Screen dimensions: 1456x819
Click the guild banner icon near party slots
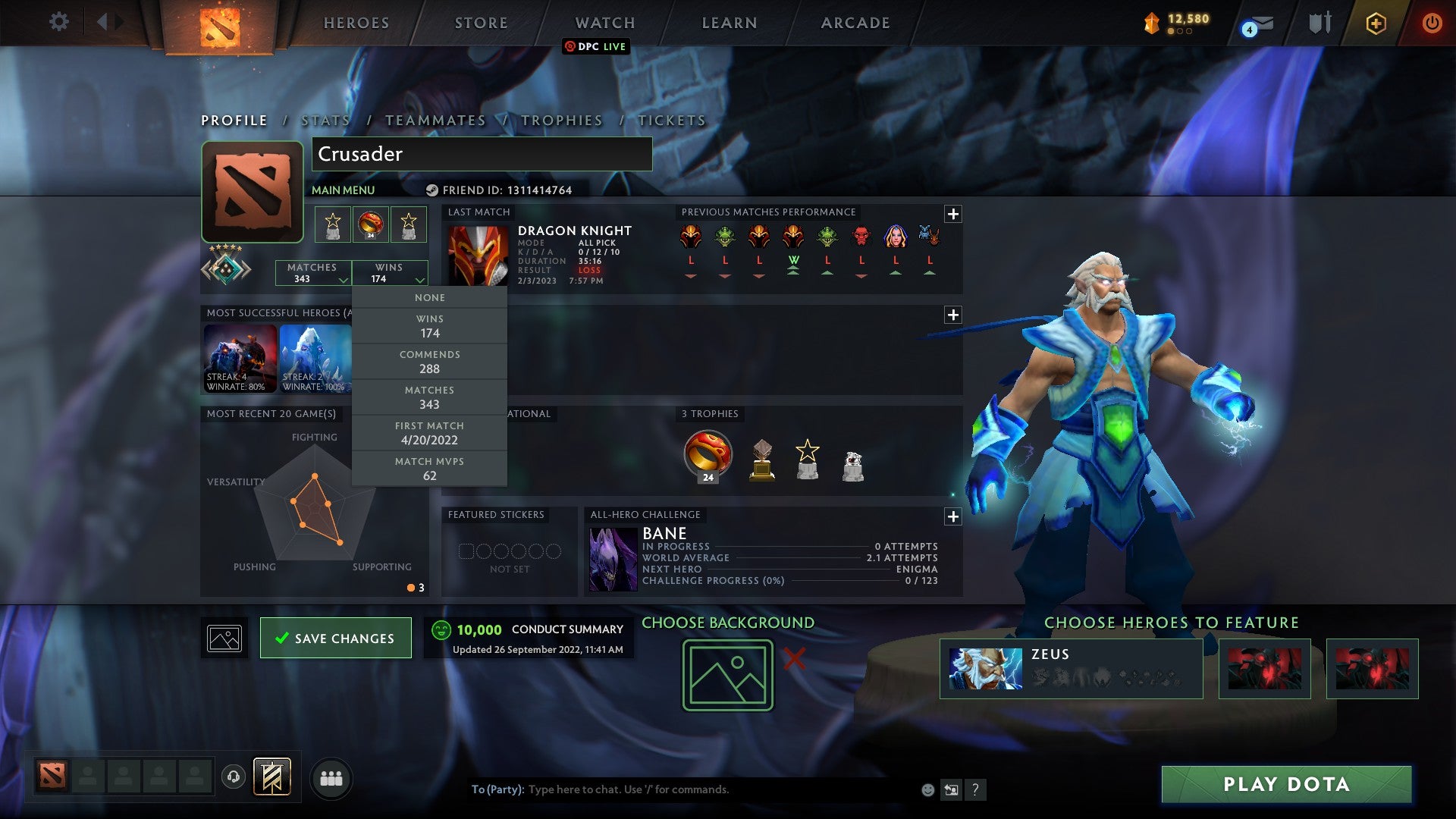(273, 777)
